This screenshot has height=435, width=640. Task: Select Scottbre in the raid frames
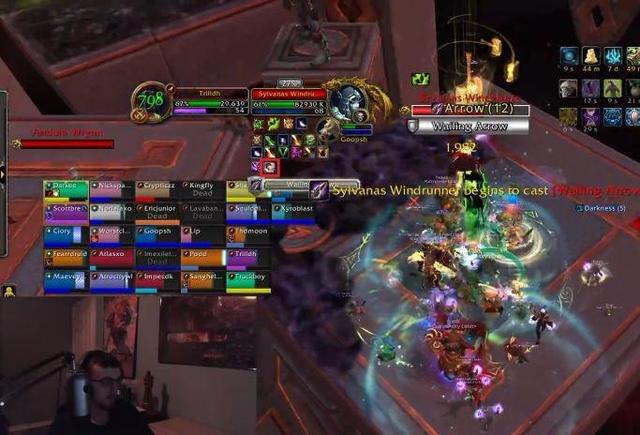click(65, 211)
